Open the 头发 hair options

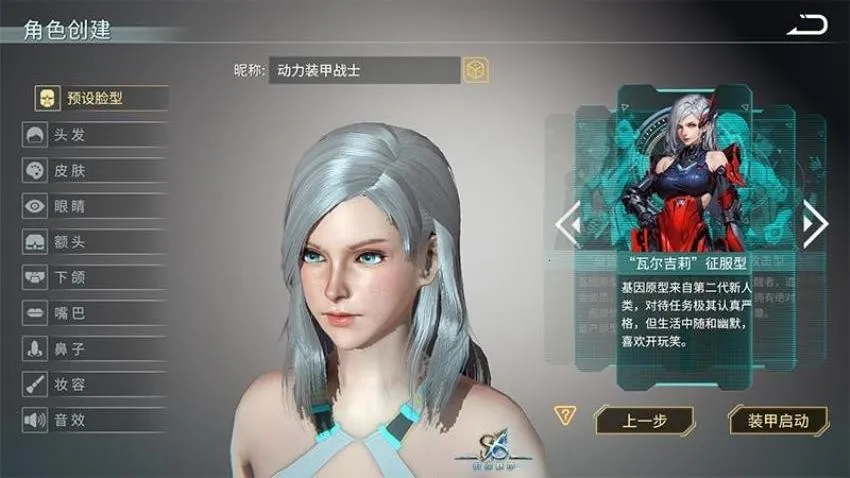coord(95,135)
